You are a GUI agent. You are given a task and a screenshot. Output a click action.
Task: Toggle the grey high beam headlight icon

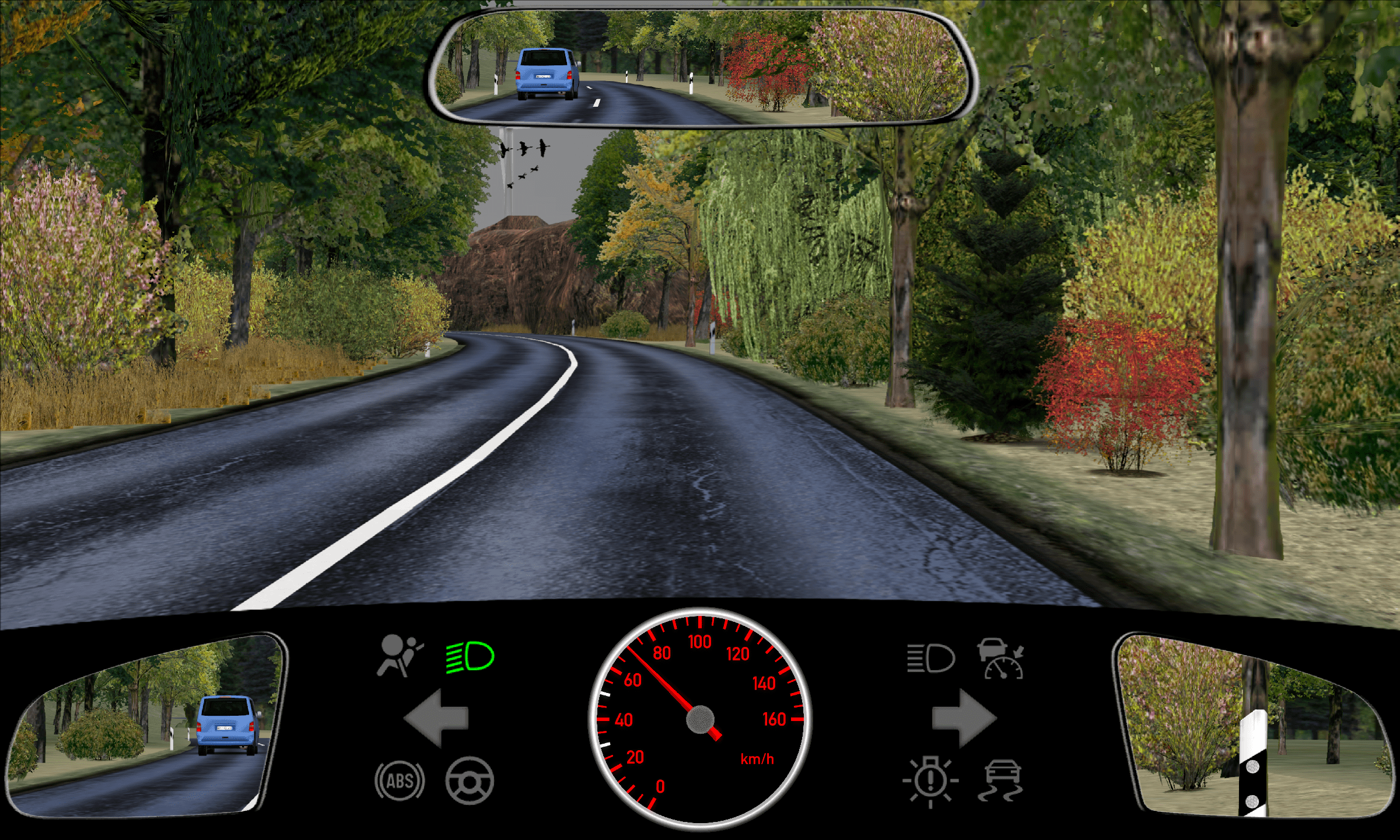tap(930, 659)
